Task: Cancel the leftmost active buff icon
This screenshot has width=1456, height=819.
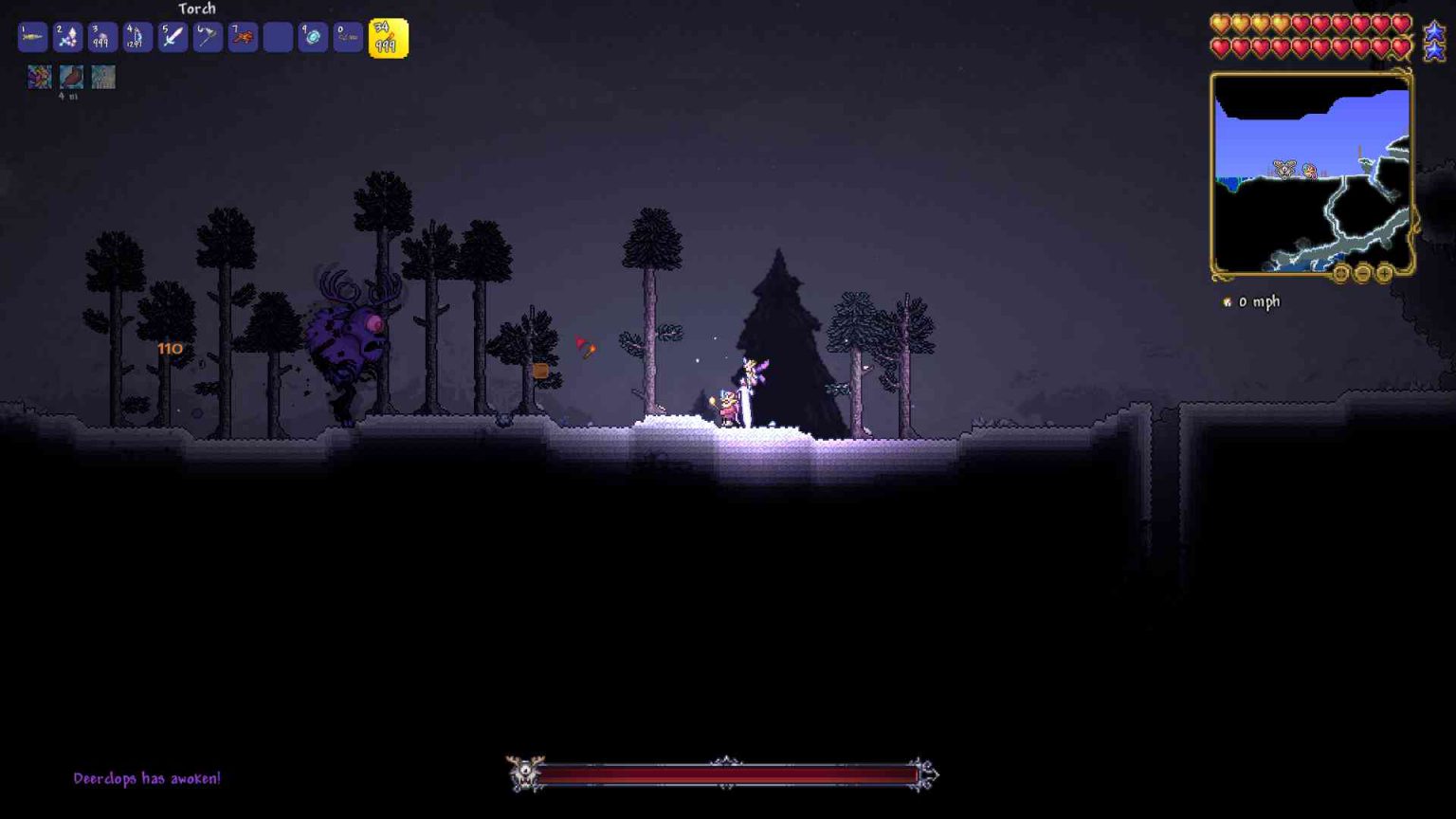Action: tap(39, 78)
